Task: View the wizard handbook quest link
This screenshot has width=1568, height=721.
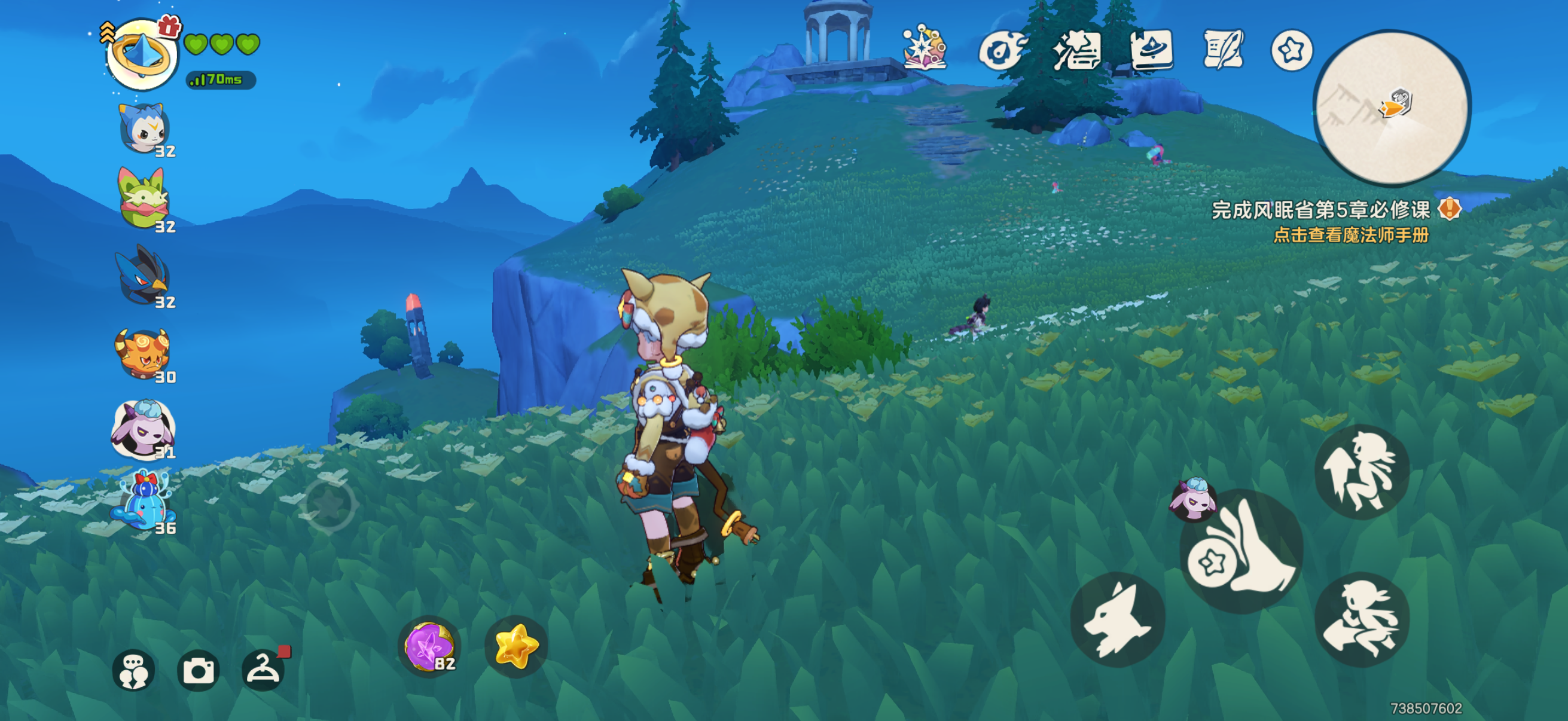Action: click(x=1351, y=236)
